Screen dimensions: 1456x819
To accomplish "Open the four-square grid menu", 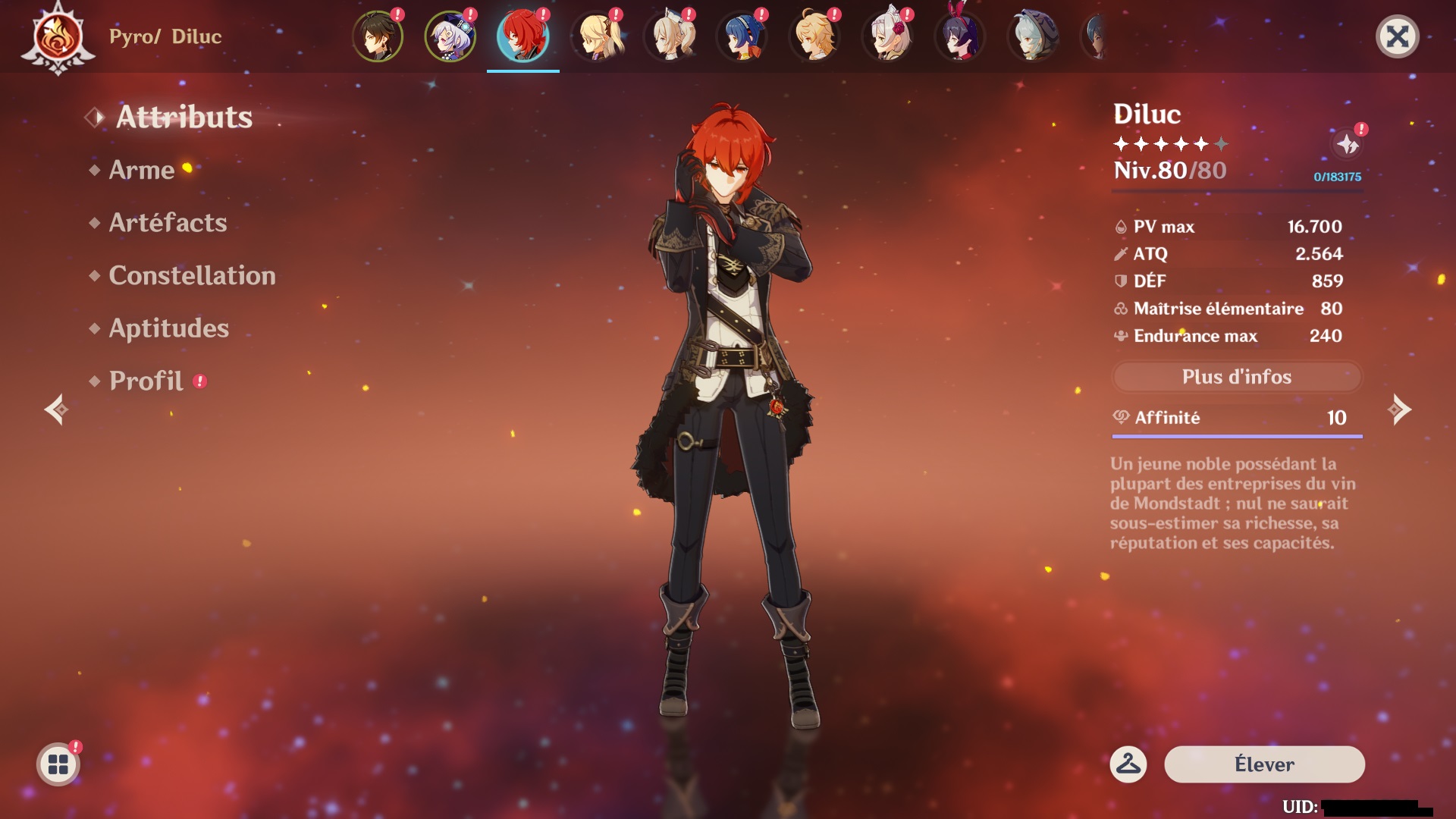I will tap(58, 764).
